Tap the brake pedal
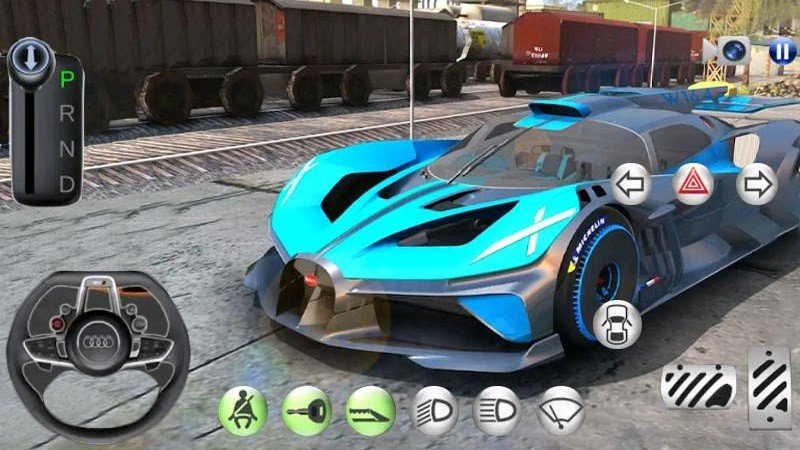The width and height of the screenshot is (800, 450). (x=698, y=385)
